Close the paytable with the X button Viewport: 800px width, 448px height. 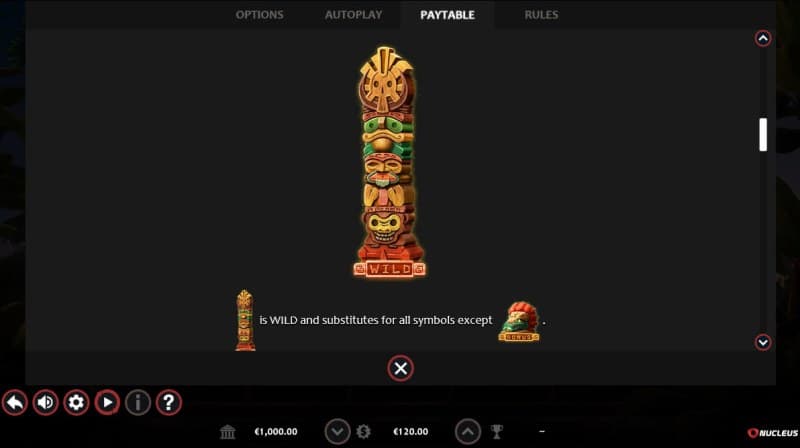point(400,368)
